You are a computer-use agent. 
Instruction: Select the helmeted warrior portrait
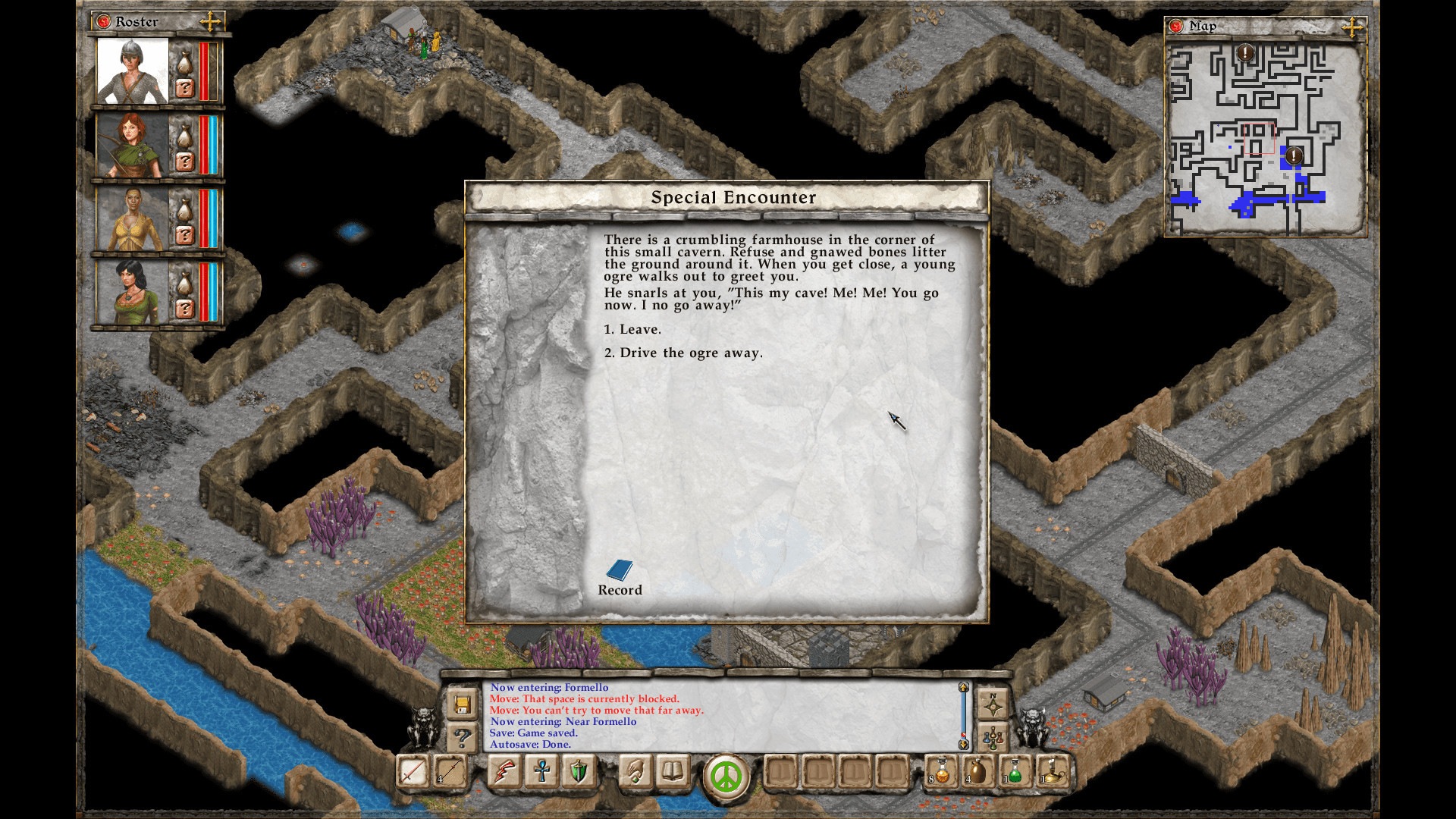pyautogui.click(x=133, y=71)
